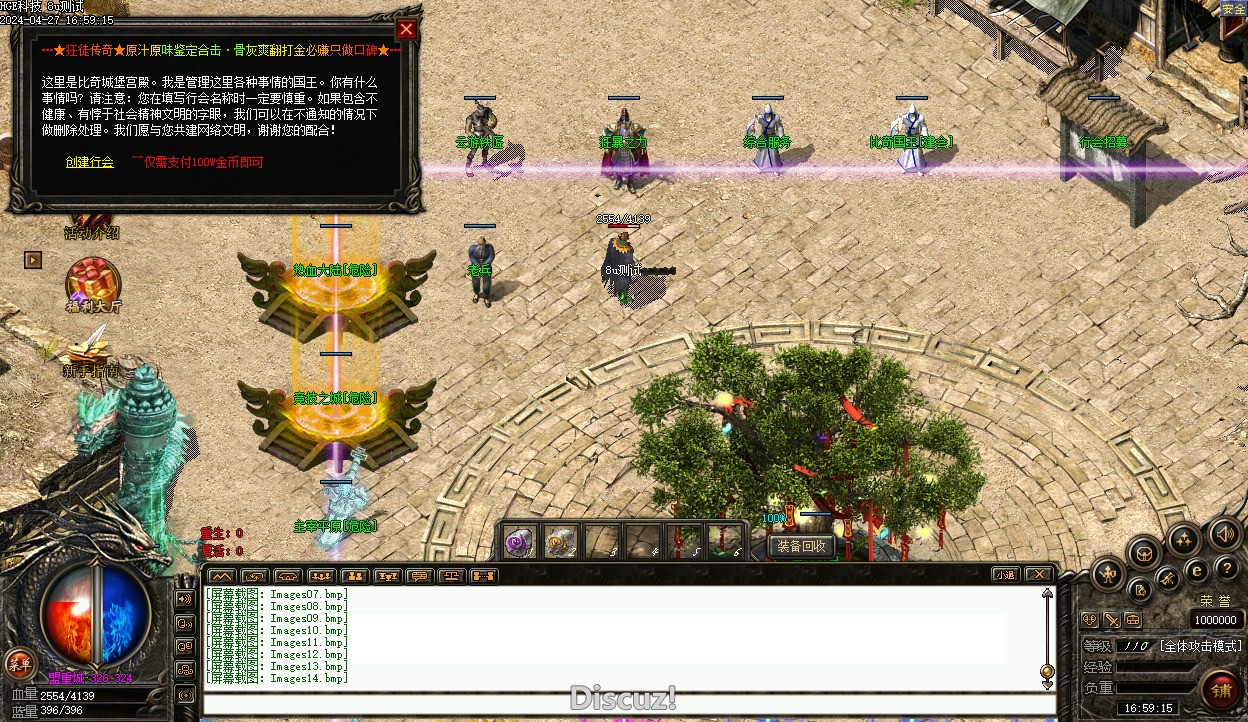Switch the 全体攻击模式 attack mode label
1248x722 pixels.
point(1200,647)
